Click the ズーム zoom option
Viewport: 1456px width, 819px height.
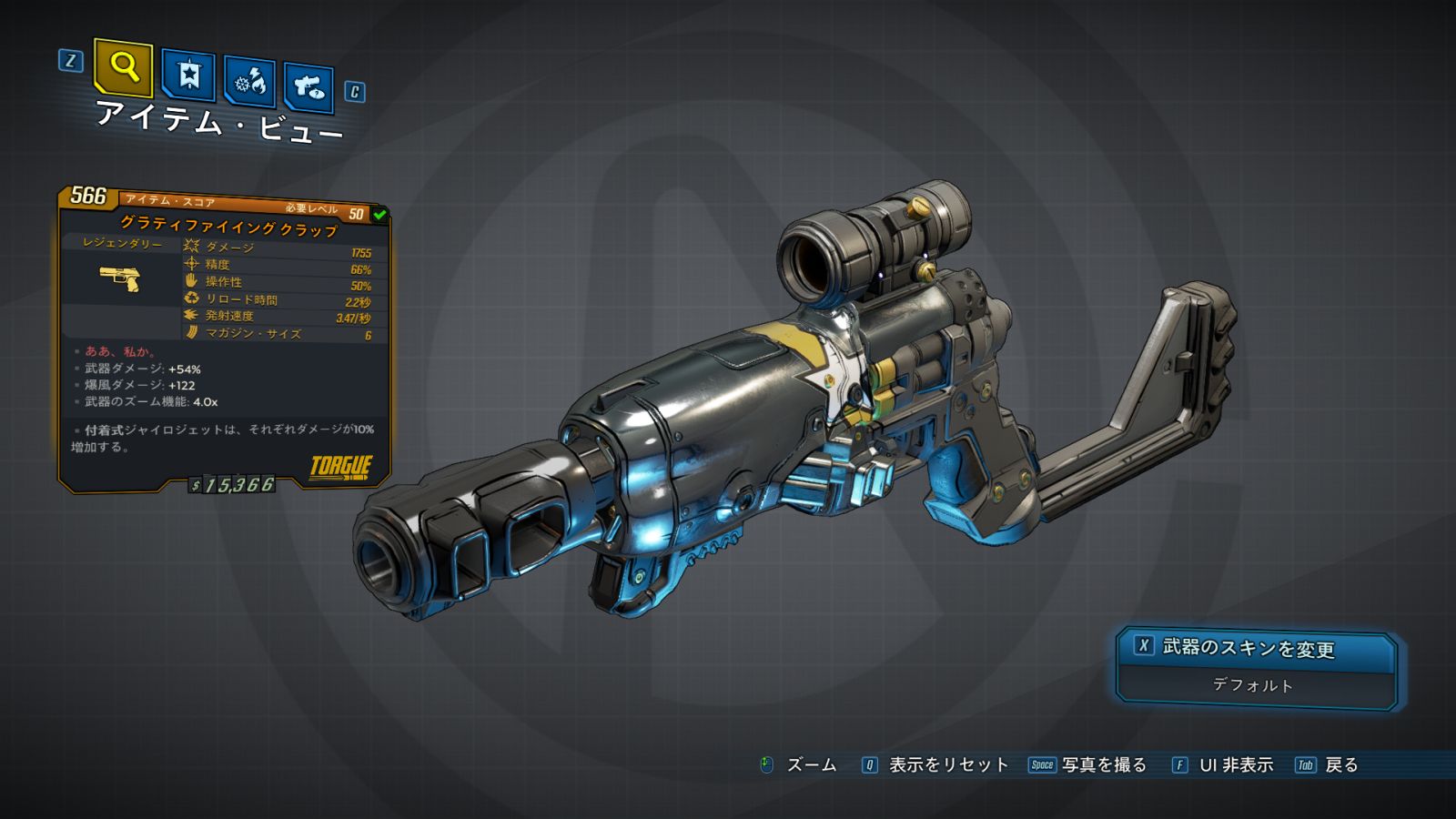pos(810,765)
